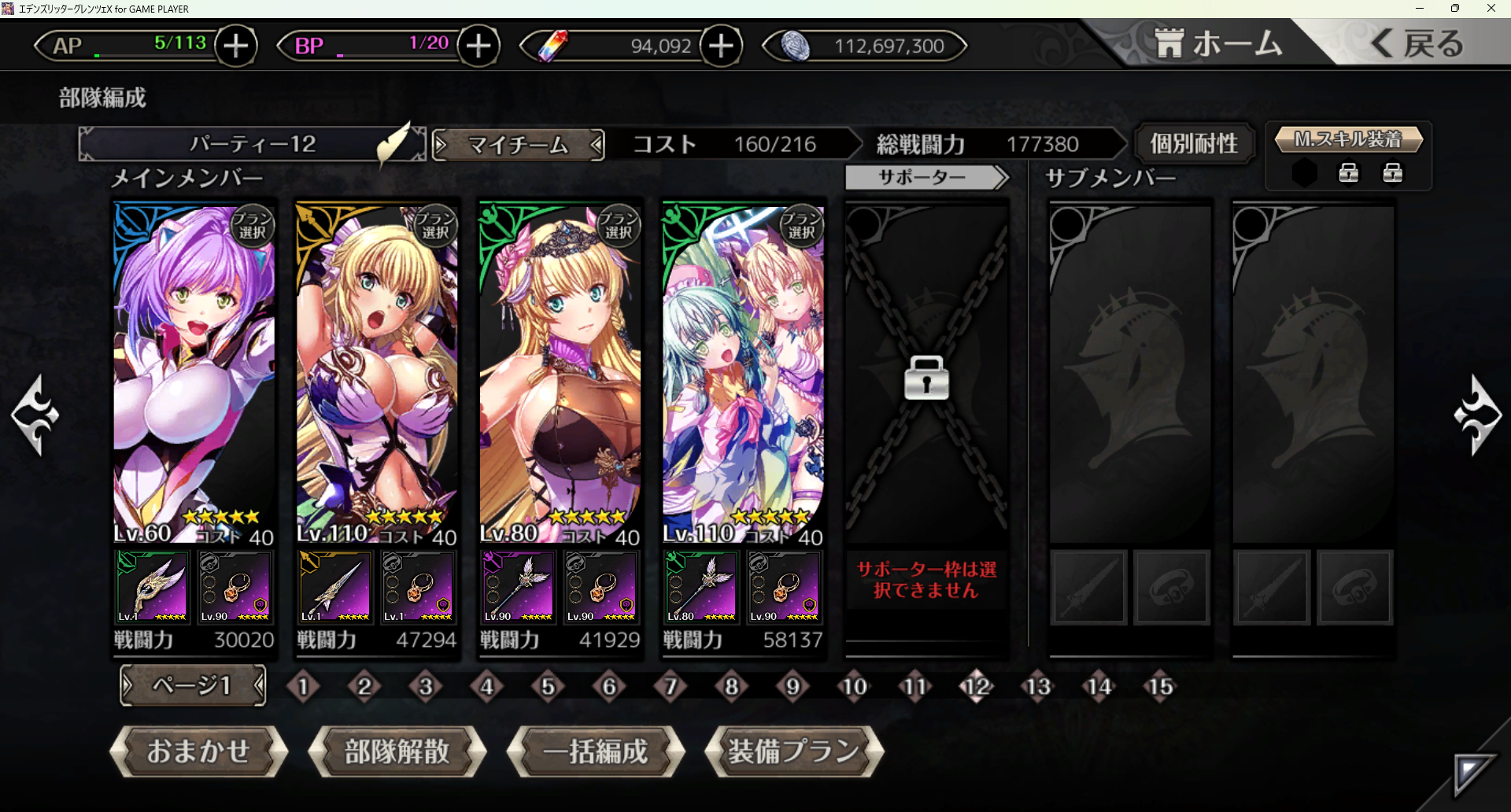Click the 戻る back button
The height and width of the screenshot is (812, 1511).
1418,43
